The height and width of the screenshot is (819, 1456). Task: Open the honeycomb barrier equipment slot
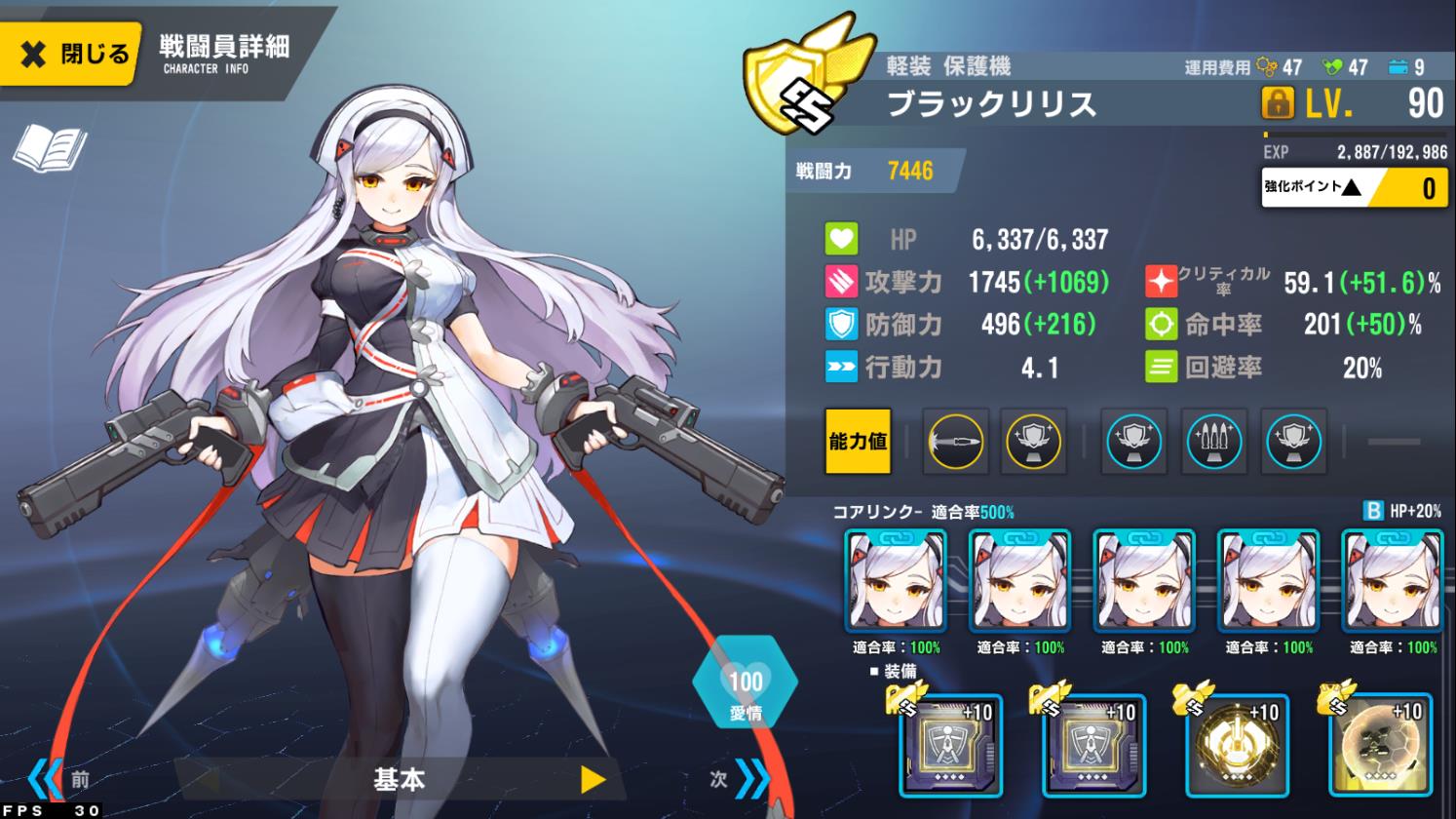click(1380, 746)
